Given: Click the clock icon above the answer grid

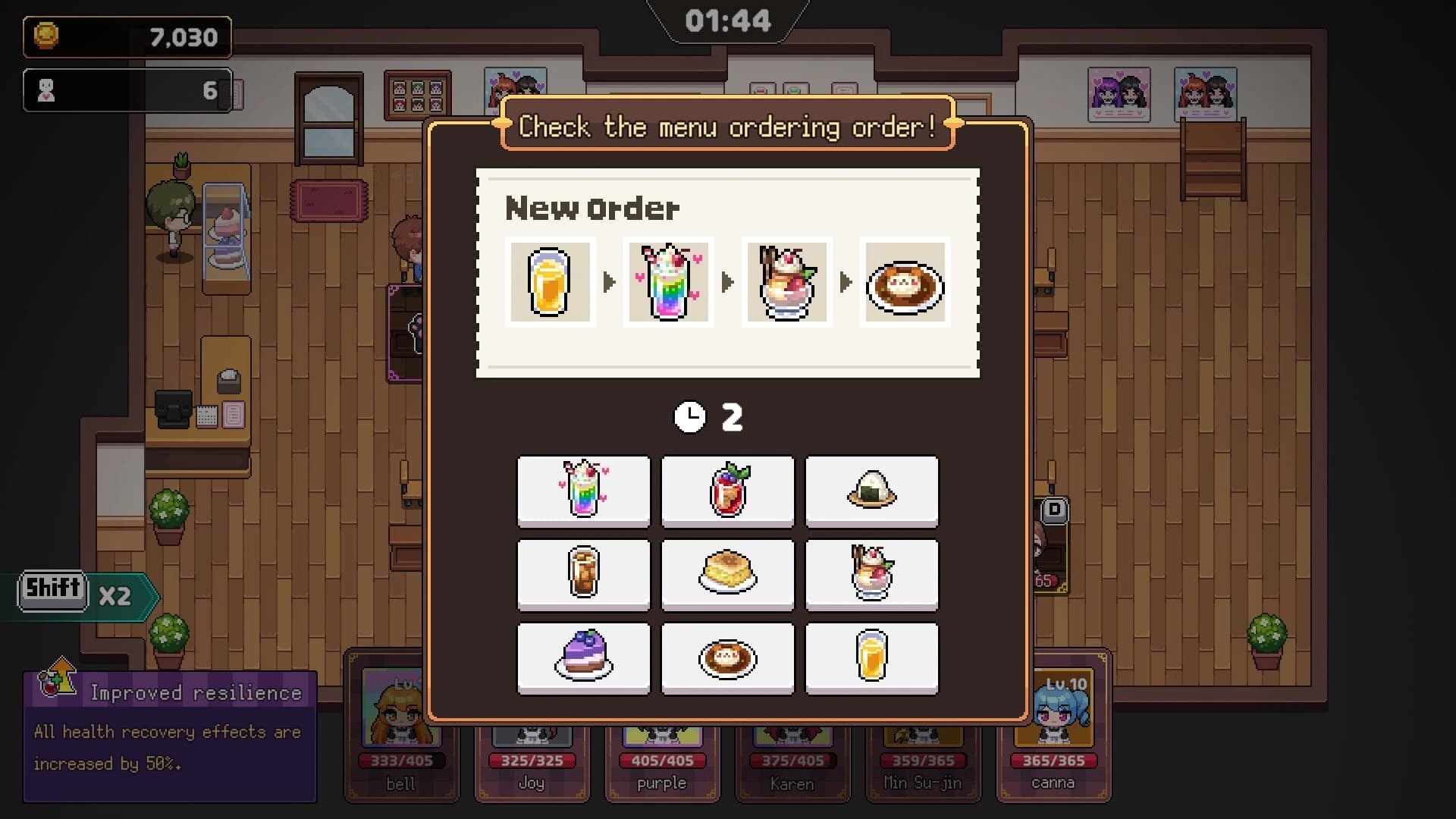Looking at the screenshot, I should pos(689,416).
